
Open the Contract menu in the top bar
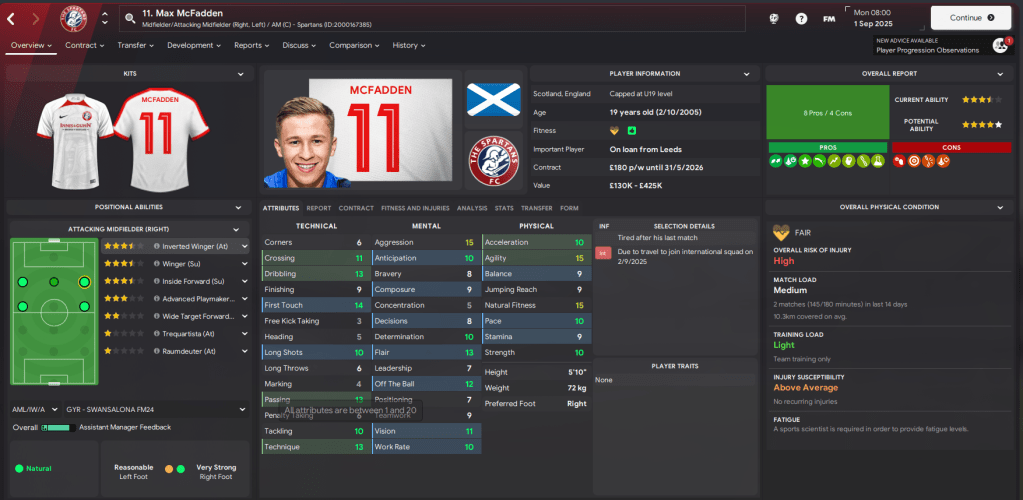85,45
